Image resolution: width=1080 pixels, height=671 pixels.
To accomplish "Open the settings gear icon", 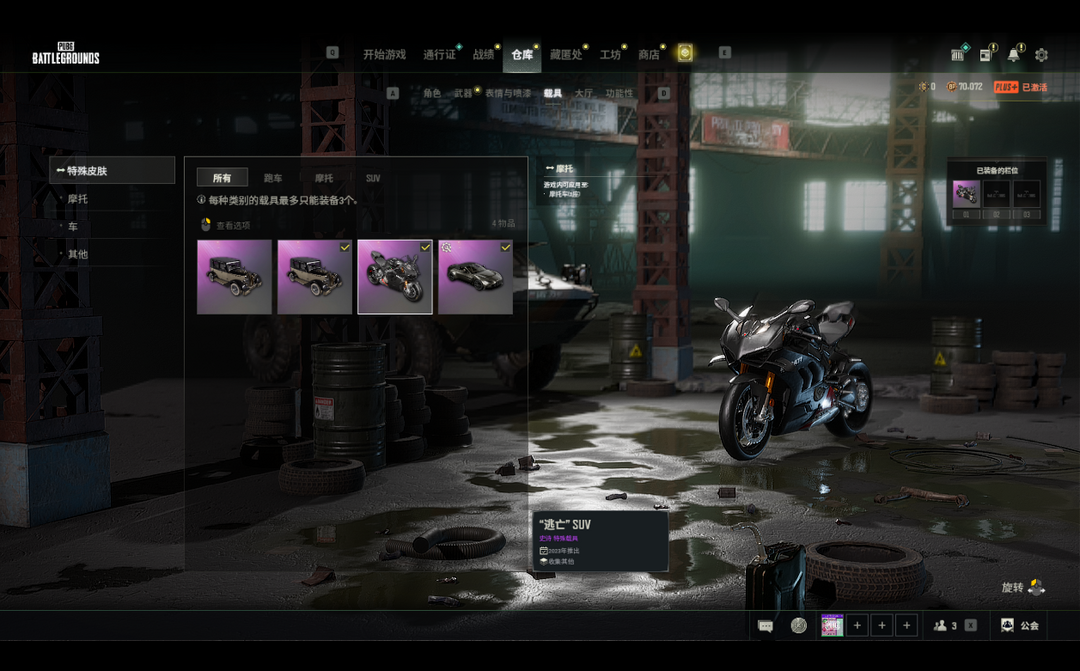I will tap(1041, 54).
